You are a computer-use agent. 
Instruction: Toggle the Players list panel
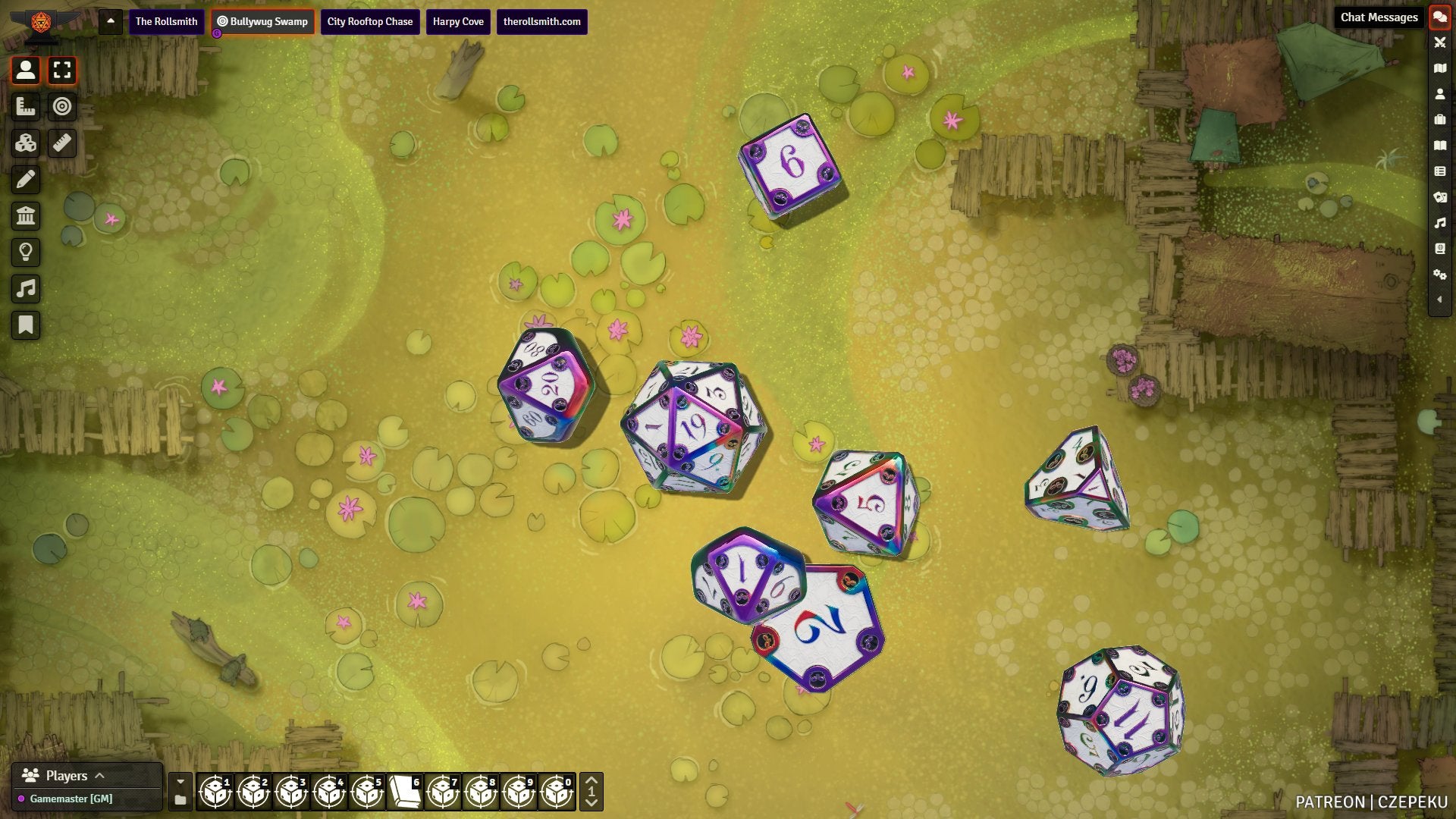[67, 776]
